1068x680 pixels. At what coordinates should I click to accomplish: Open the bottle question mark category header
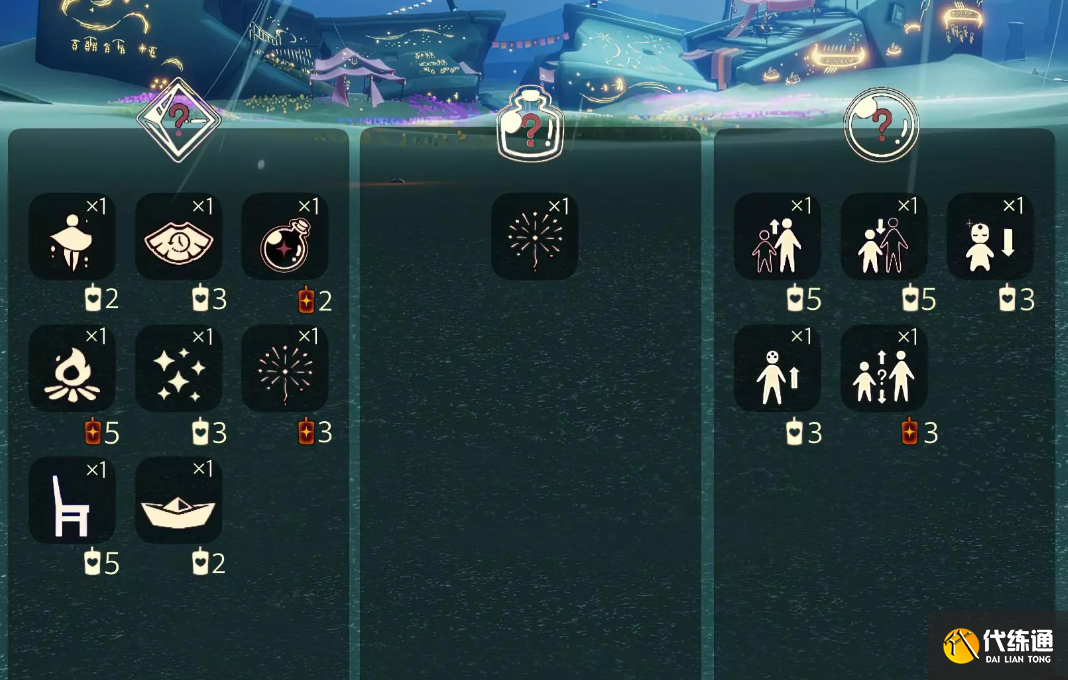[531, 126]
